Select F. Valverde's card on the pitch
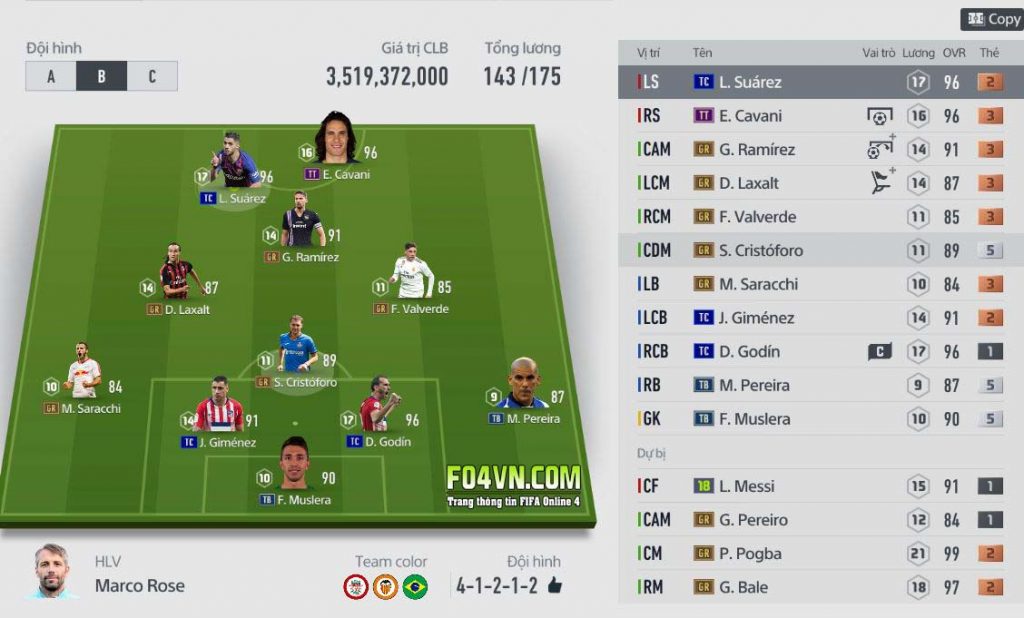The height and width of the screenshot is (618, 1024). click(x=411, y=277)
